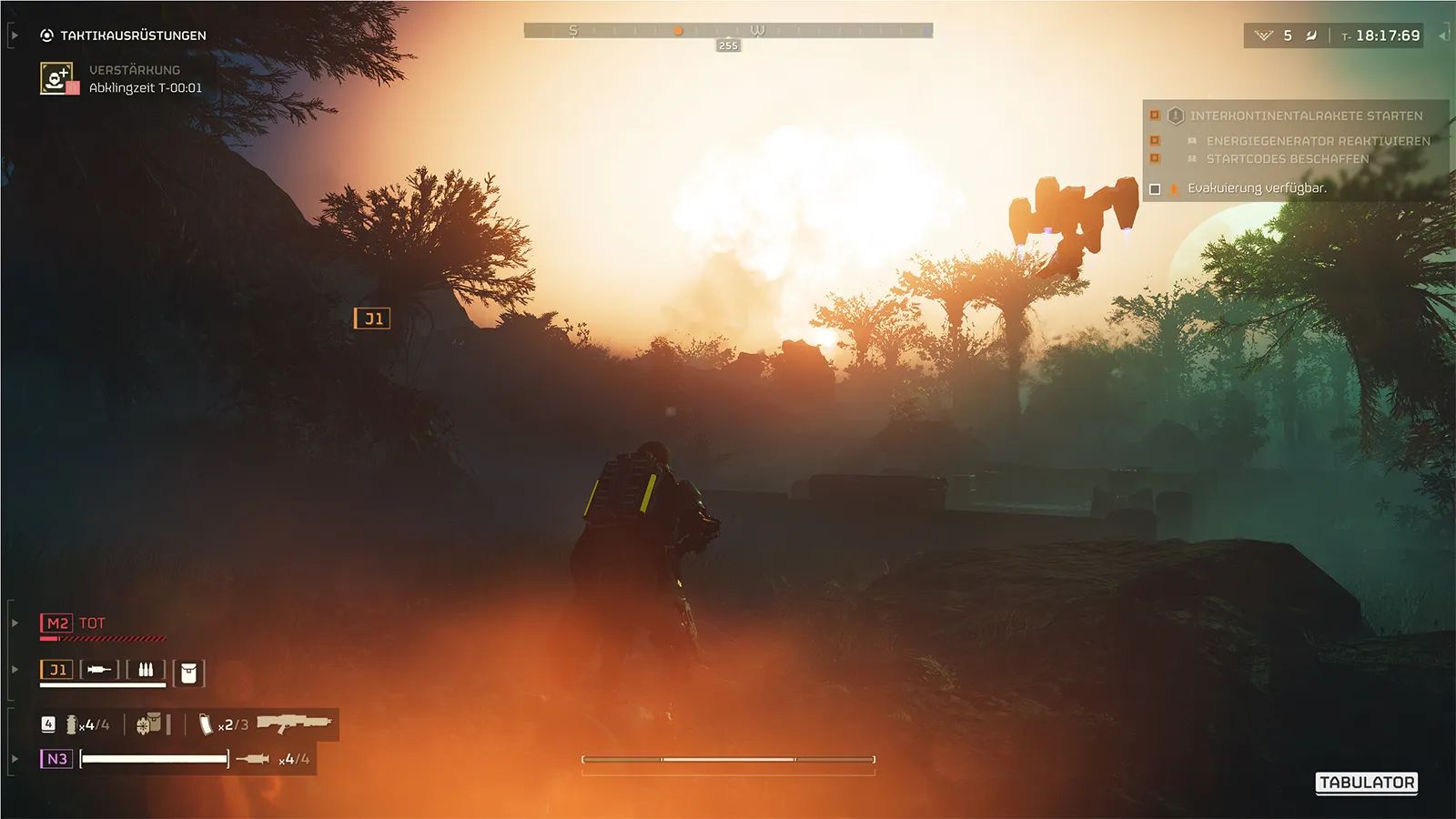Viewport: 1456px width, 819px height.
Task: Expand the N3 teammate panel arrow
Action: (x=15, y=758)
